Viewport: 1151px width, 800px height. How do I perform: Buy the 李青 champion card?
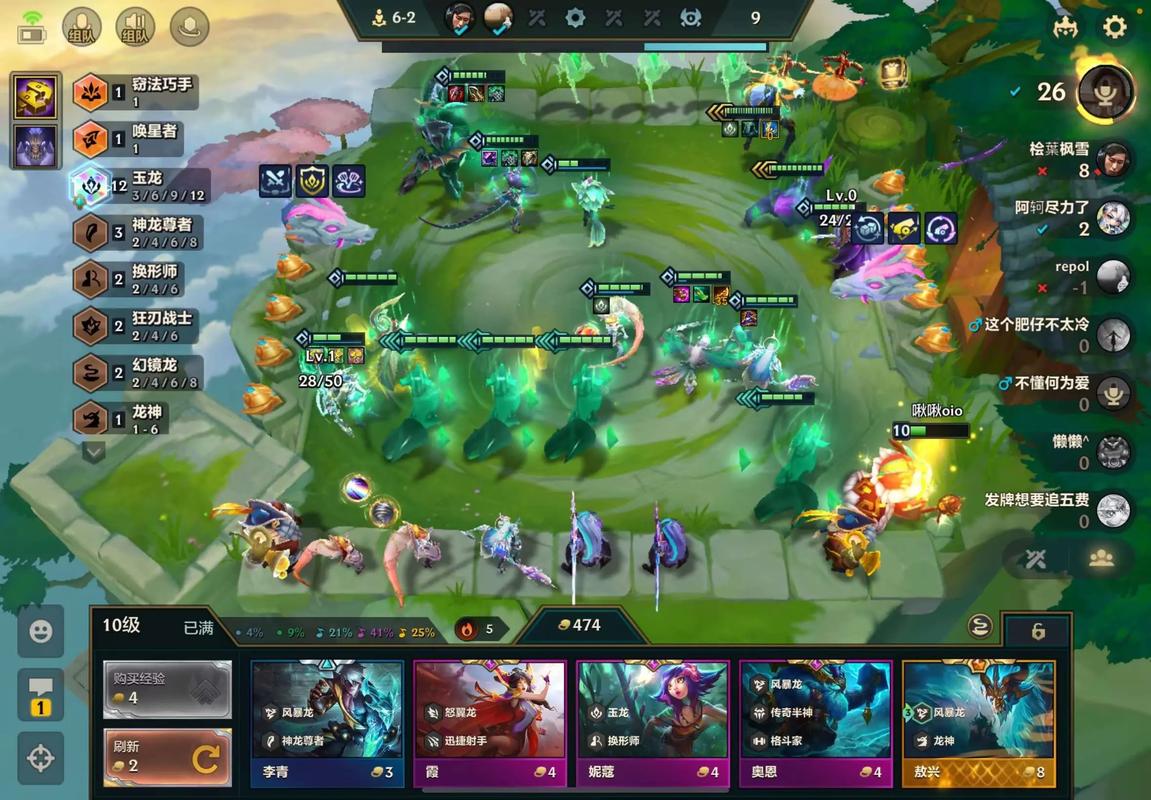coord(327,722)
